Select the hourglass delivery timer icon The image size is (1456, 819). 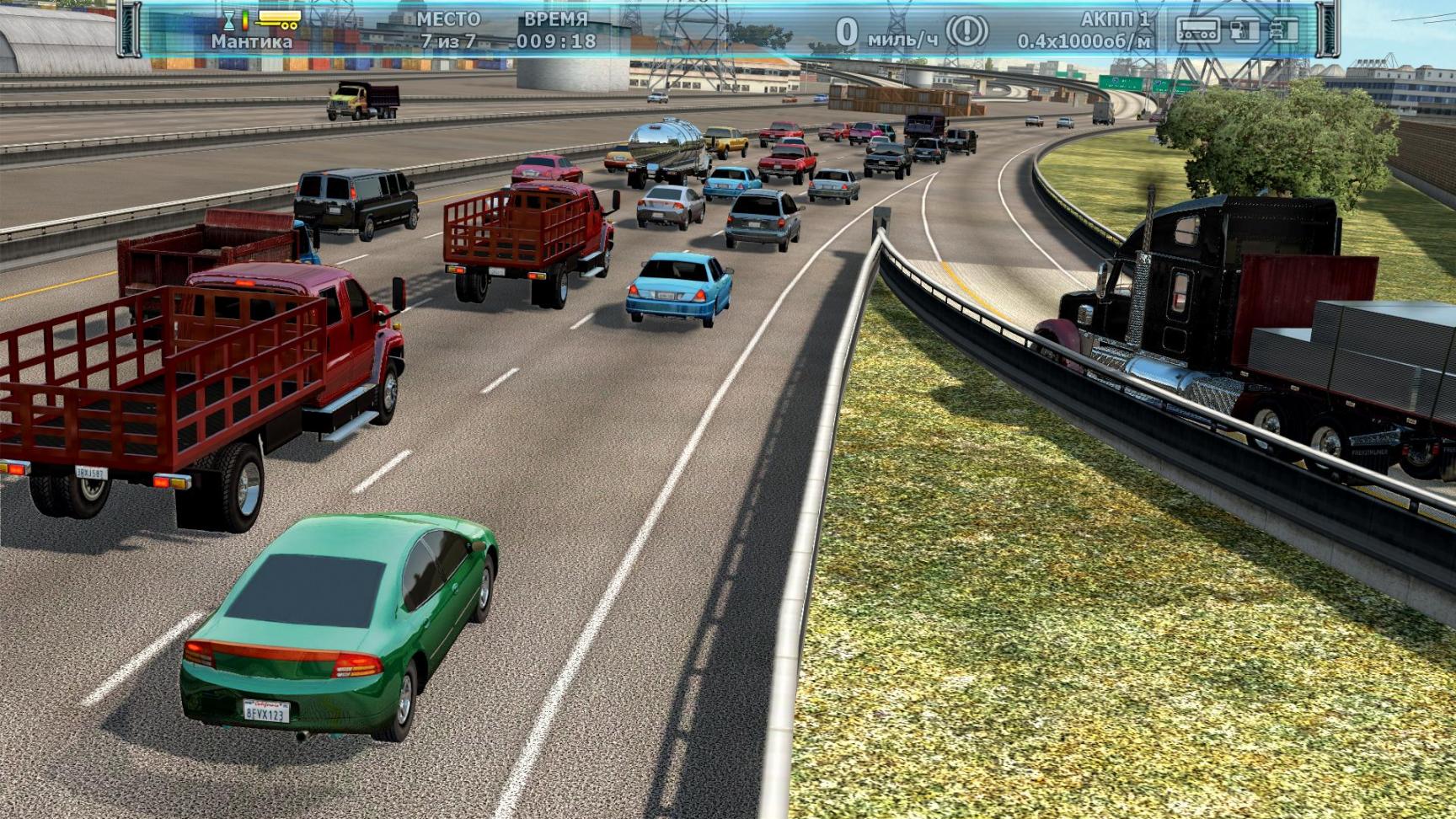(228, 19)
